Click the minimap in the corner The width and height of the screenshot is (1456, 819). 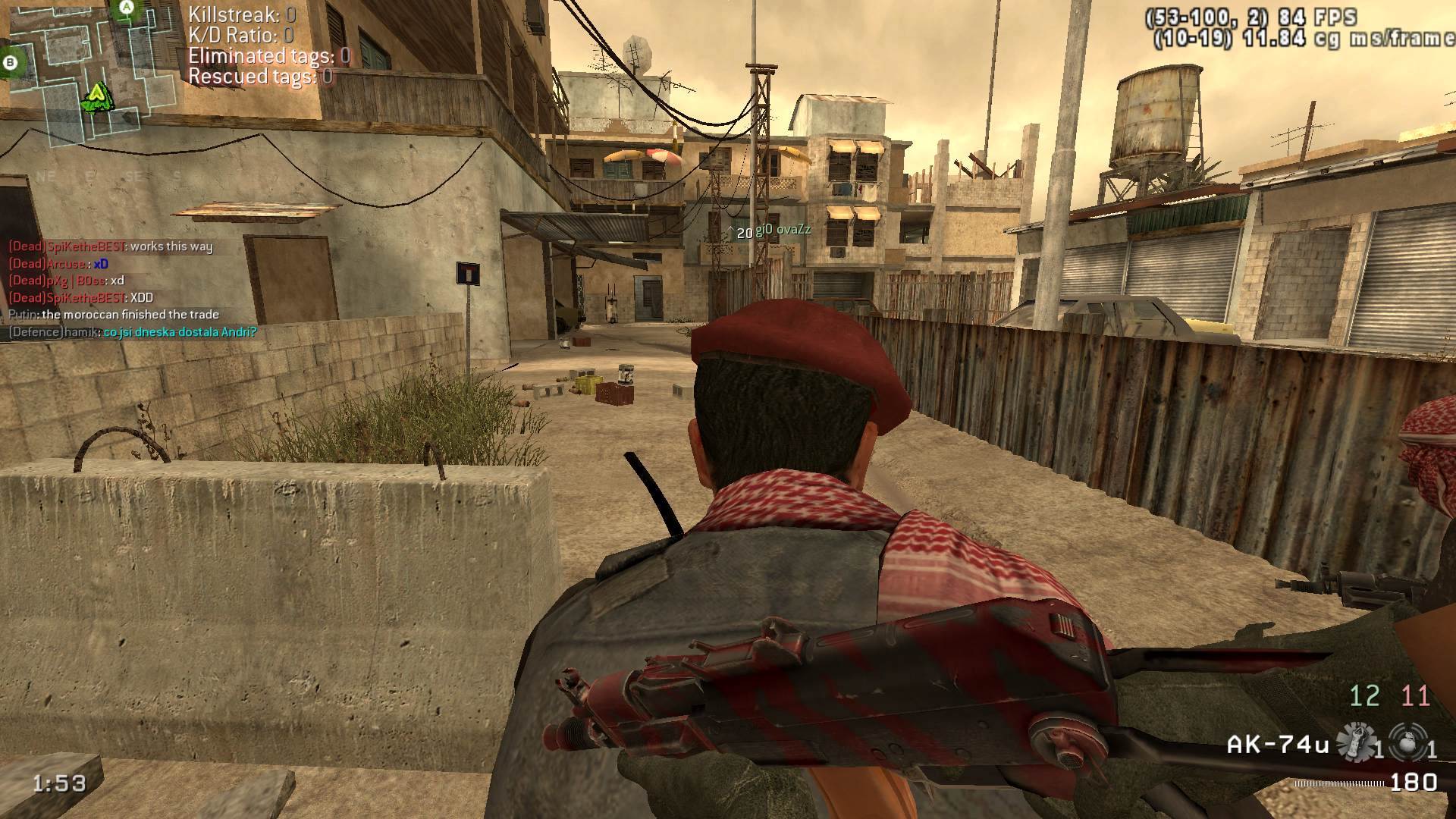(x=91, y=72)
